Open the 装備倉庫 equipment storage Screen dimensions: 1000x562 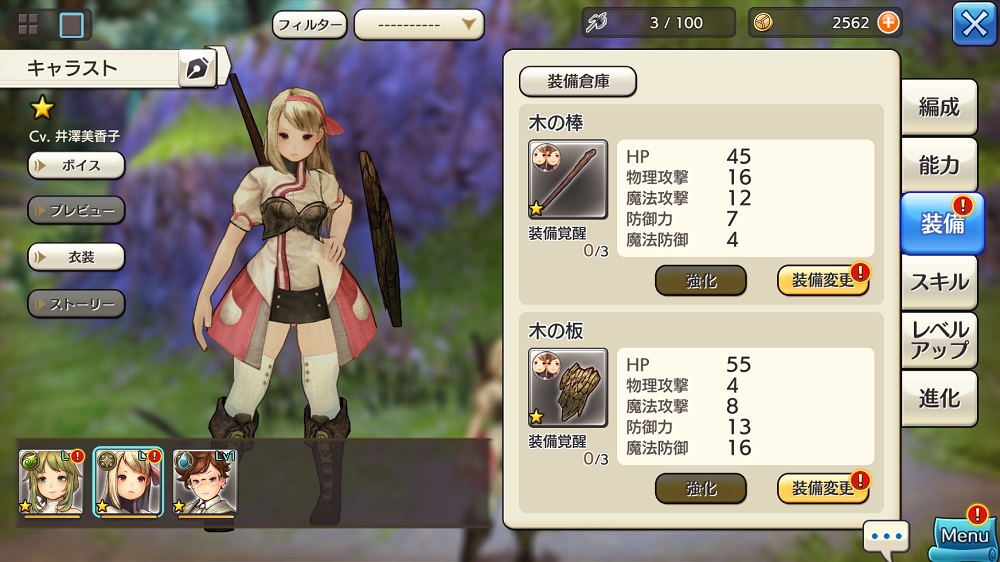(x=578, y=82)
